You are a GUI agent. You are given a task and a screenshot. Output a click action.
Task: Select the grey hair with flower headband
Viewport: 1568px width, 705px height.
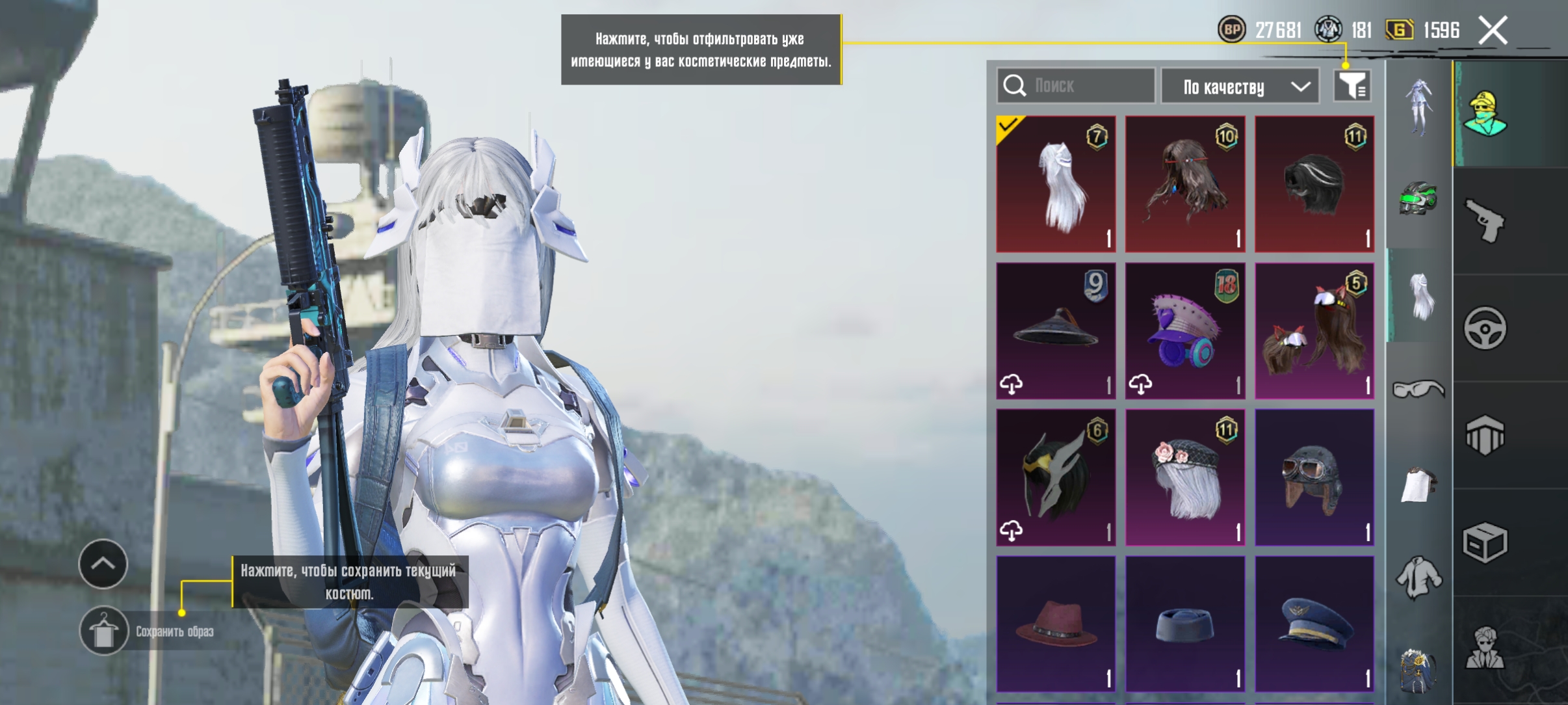click(x=1185, y=477)
